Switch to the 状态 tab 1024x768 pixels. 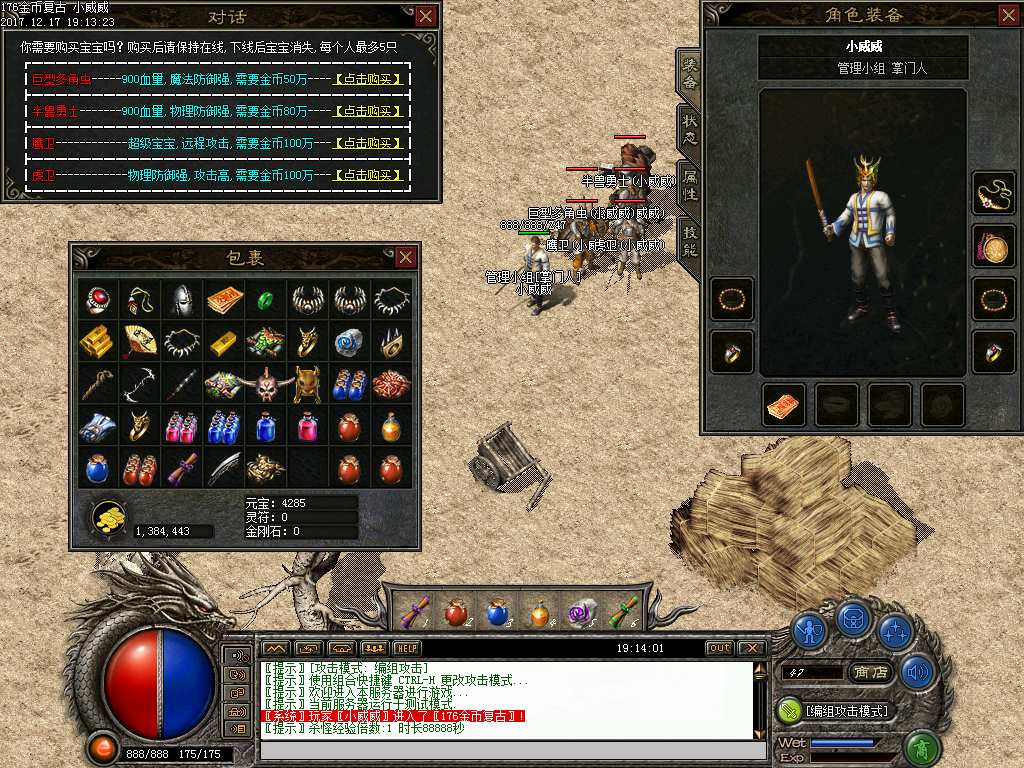pos(690,128)
